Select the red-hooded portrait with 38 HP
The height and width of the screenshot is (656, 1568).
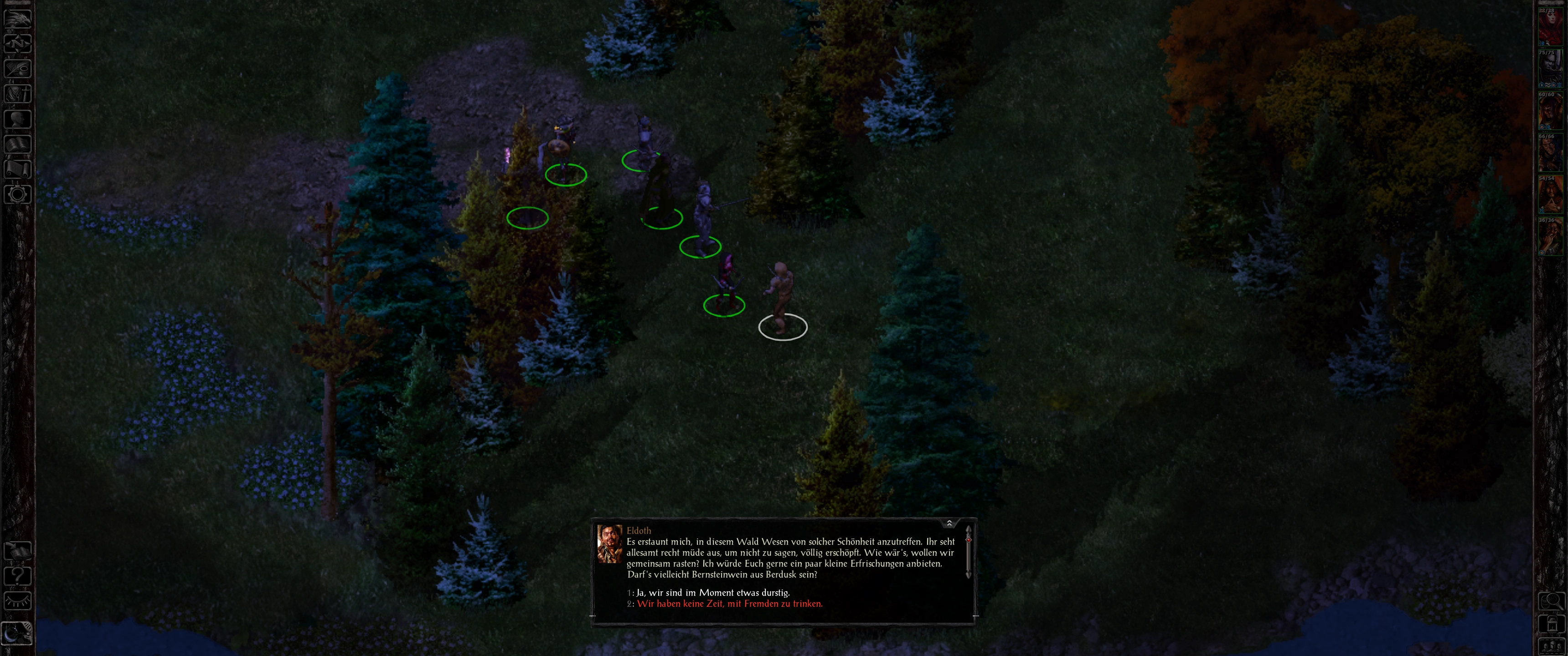coord(1550,27)
